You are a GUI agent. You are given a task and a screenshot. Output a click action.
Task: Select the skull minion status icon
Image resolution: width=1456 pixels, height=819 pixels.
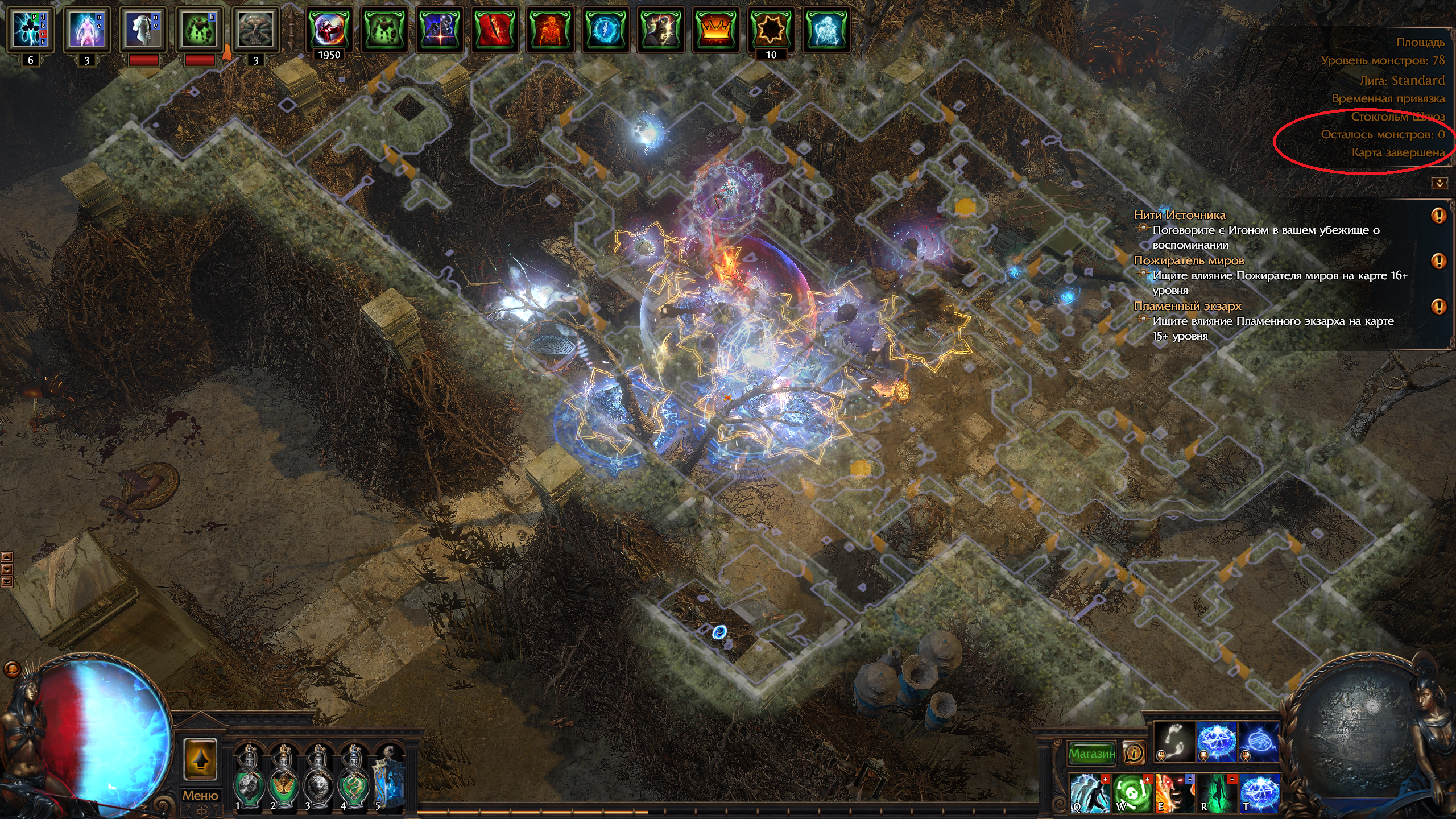click(x=255, y=29)
